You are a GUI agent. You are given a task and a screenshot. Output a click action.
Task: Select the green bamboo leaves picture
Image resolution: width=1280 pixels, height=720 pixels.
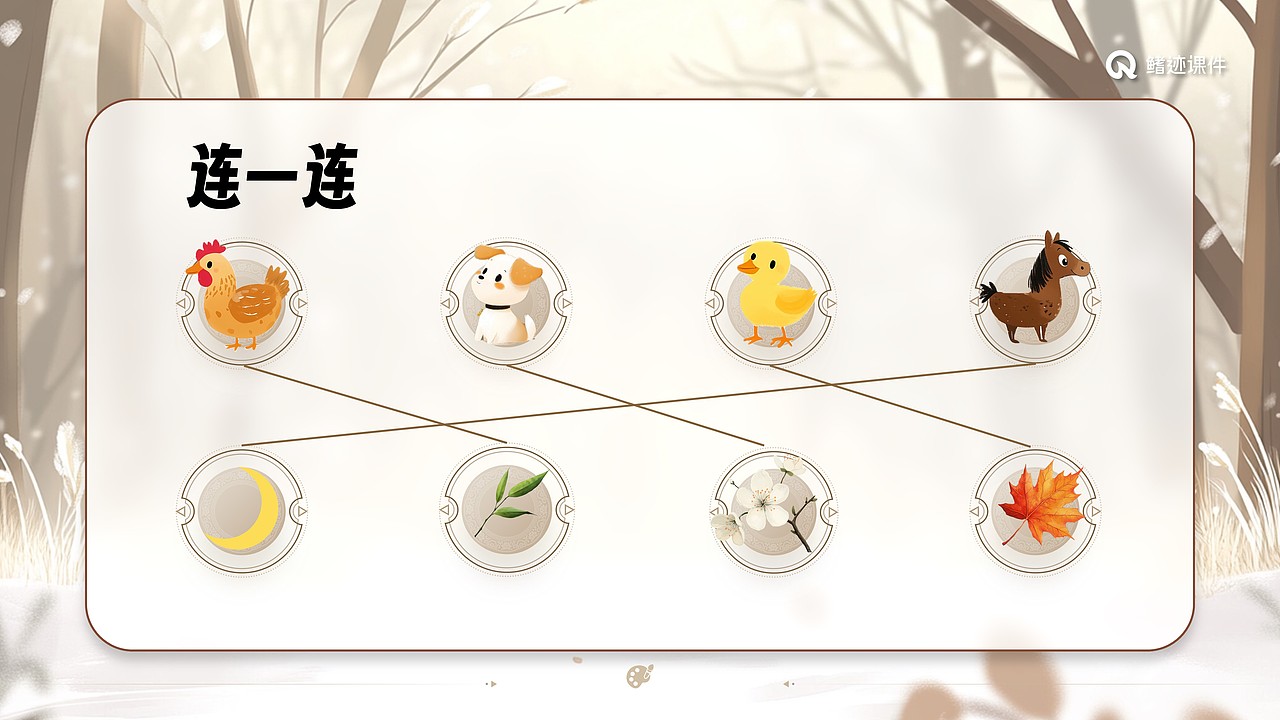click(505, 510)
